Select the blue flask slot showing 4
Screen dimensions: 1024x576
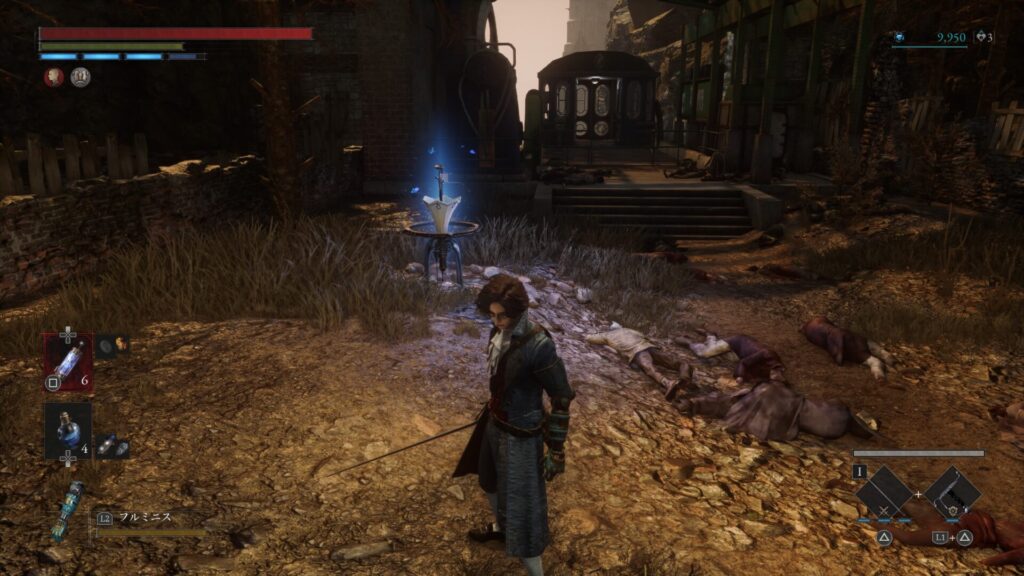click(67, 431)
